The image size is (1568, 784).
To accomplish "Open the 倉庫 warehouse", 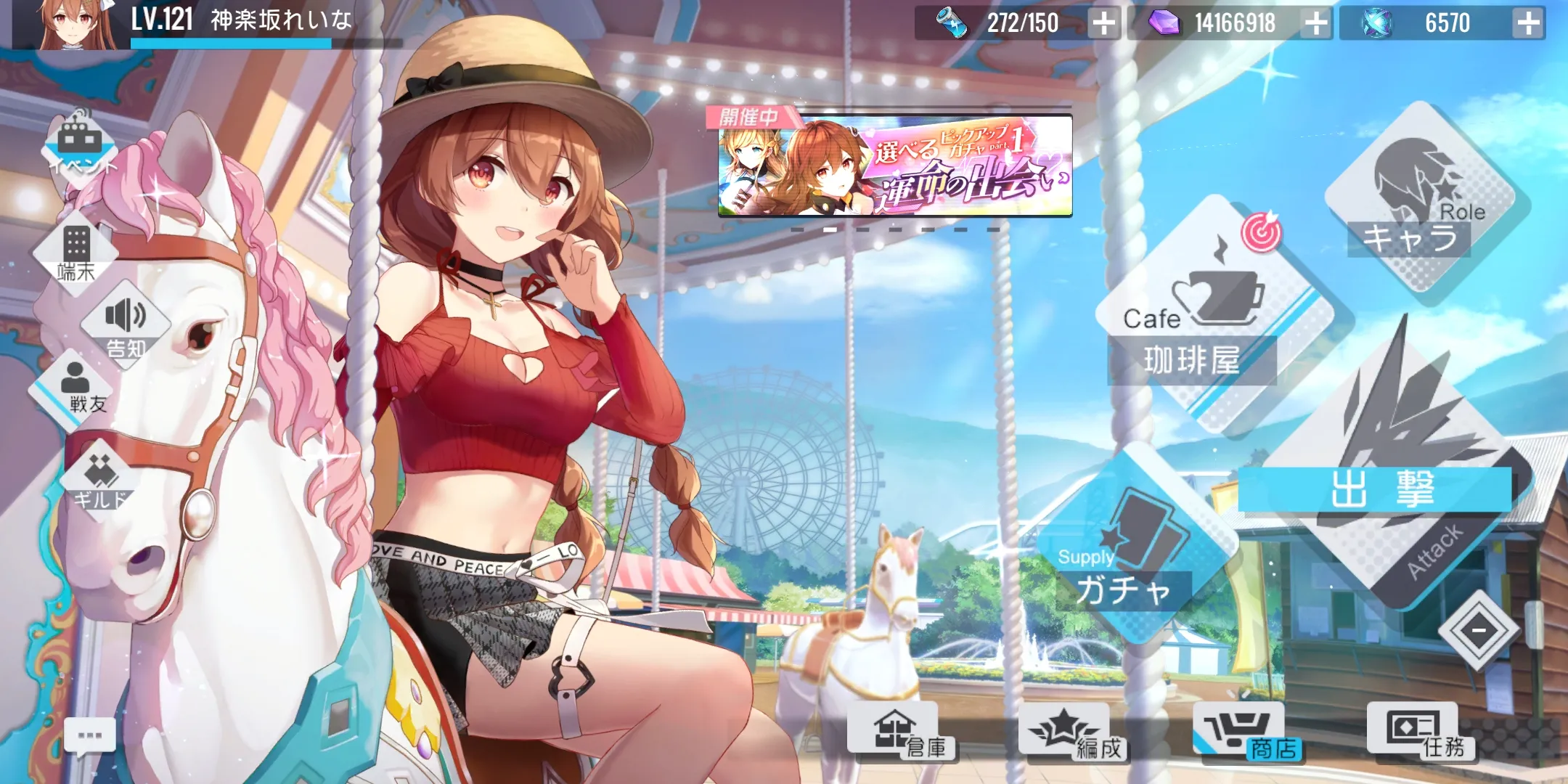I will pos(904,733).
